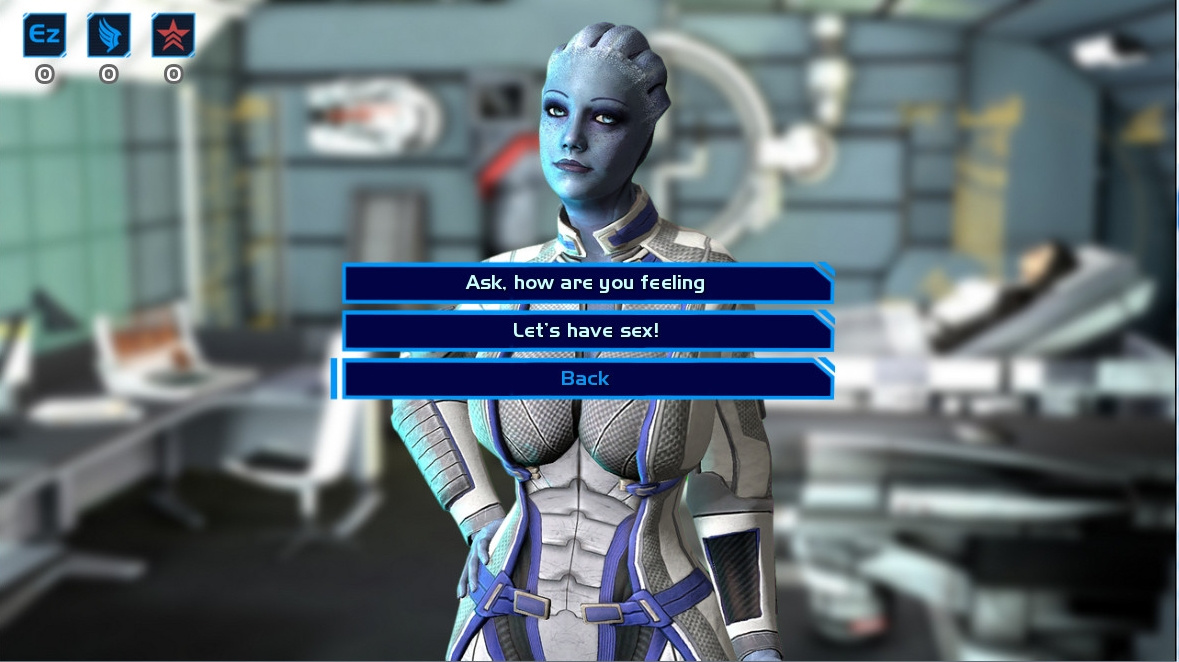Viewport: 1179px width, 662px height.
Task: Select the red Renegade star icon
Action: pos(173,36)
